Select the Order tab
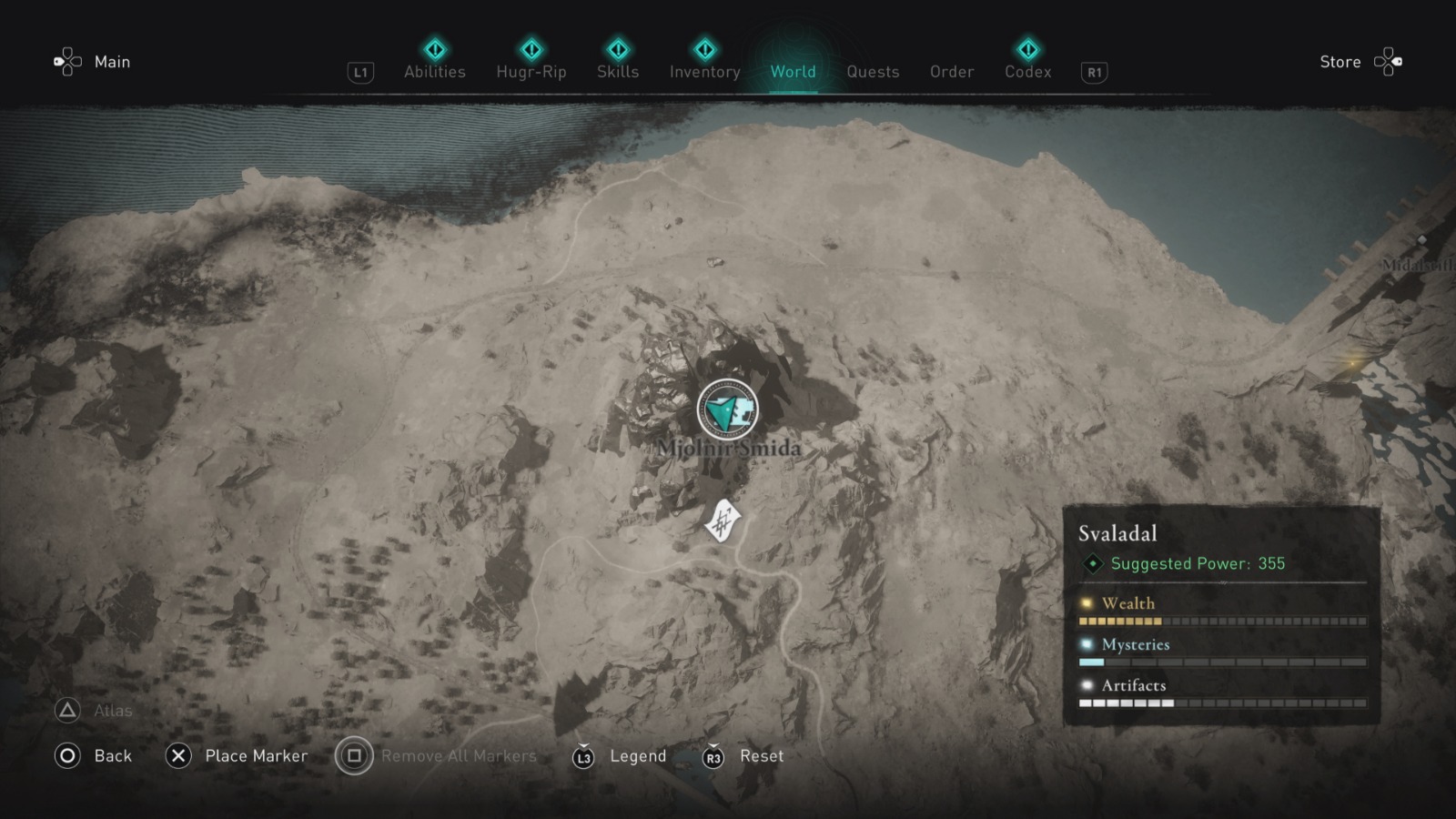1456x819 pixels. (x=951, y=72)
